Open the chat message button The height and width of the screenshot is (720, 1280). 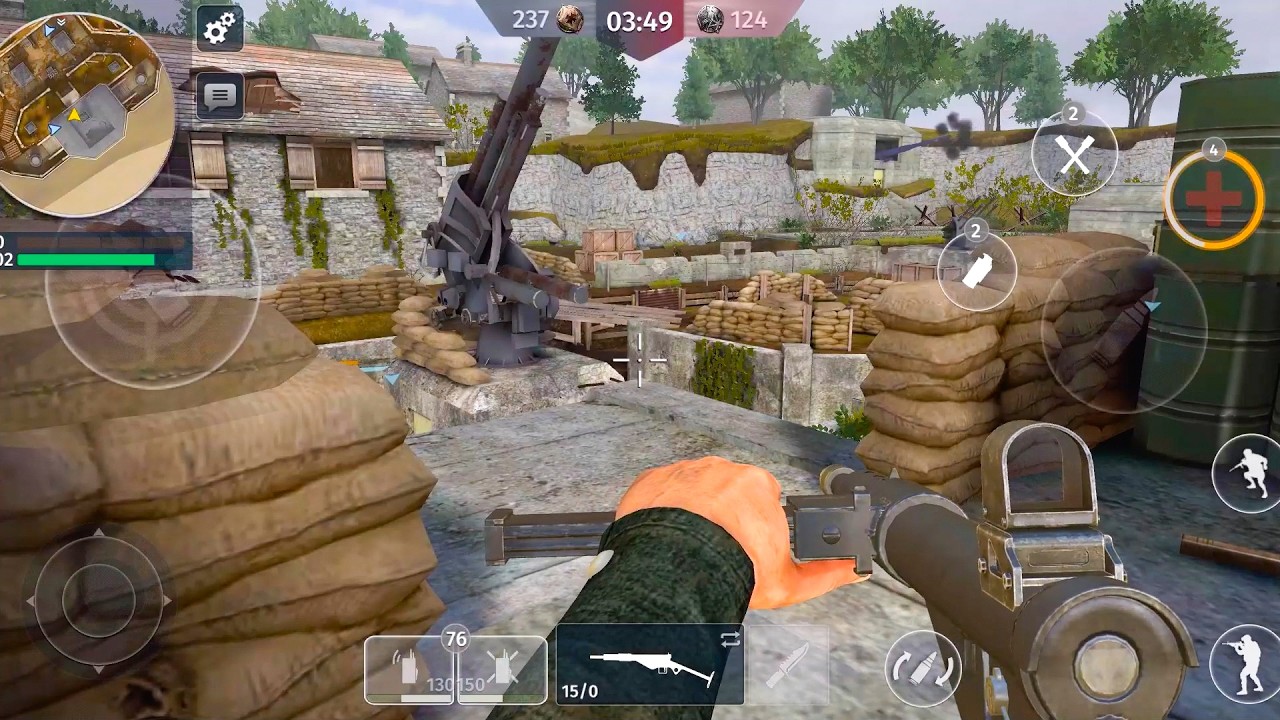[219, 96]
